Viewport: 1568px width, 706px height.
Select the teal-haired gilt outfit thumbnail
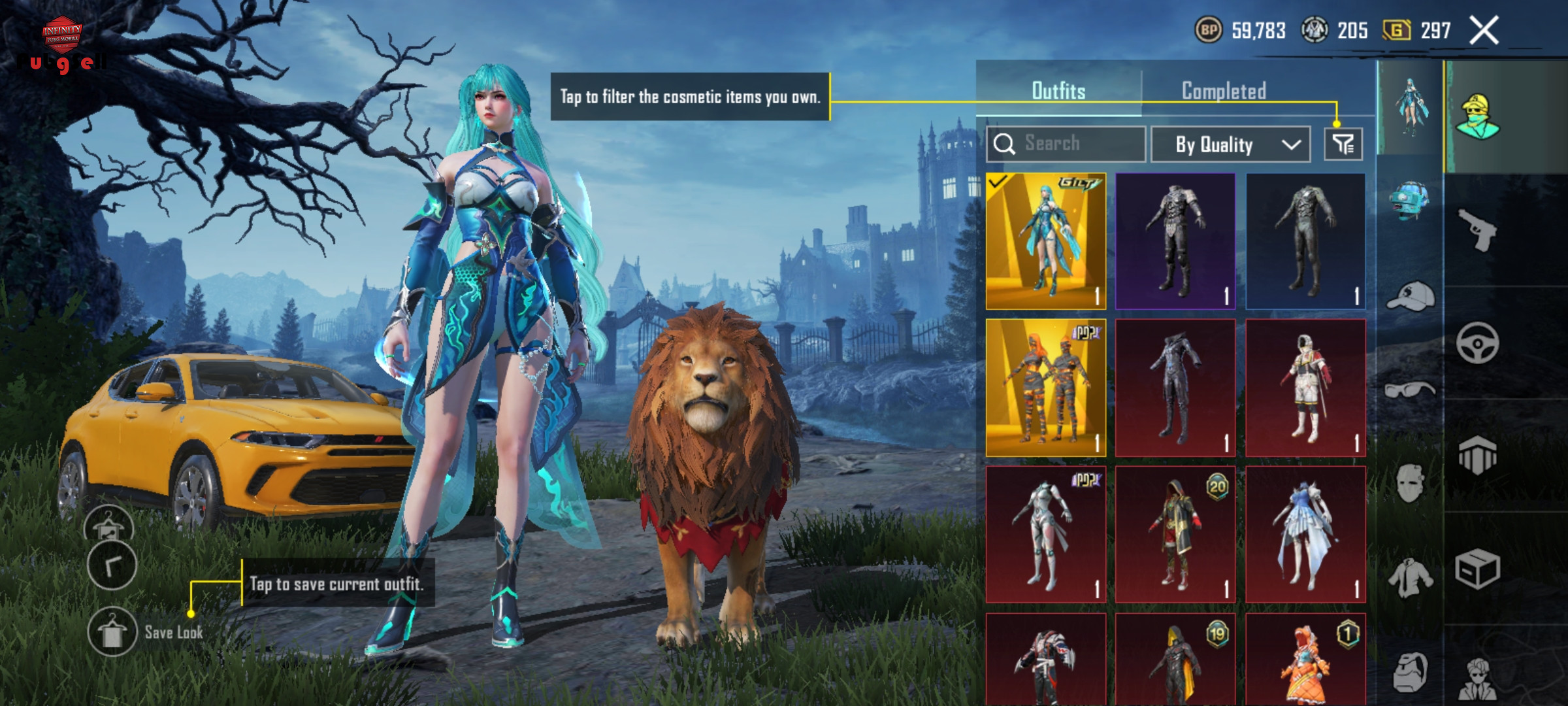pyautogui.click(x=1045, y=241)
